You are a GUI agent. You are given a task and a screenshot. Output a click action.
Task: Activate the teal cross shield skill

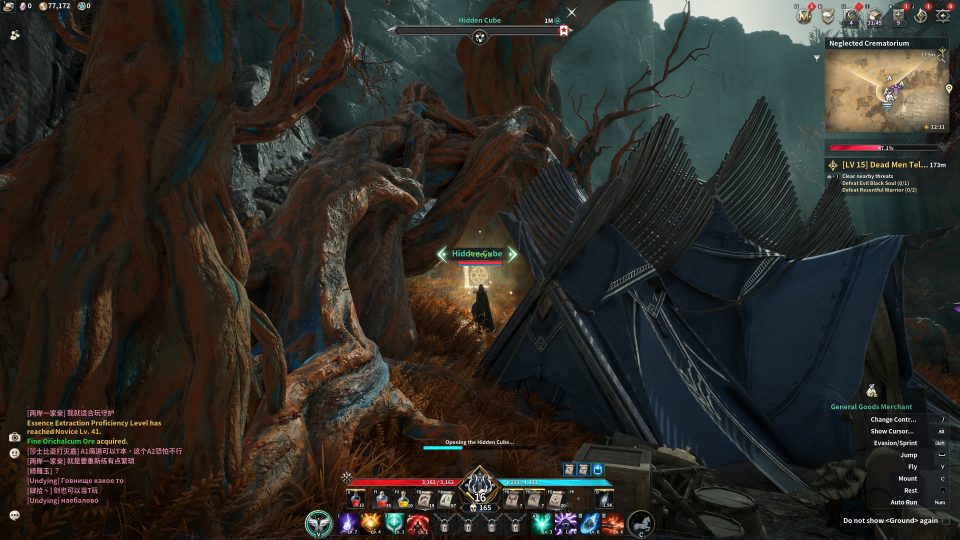394,522
